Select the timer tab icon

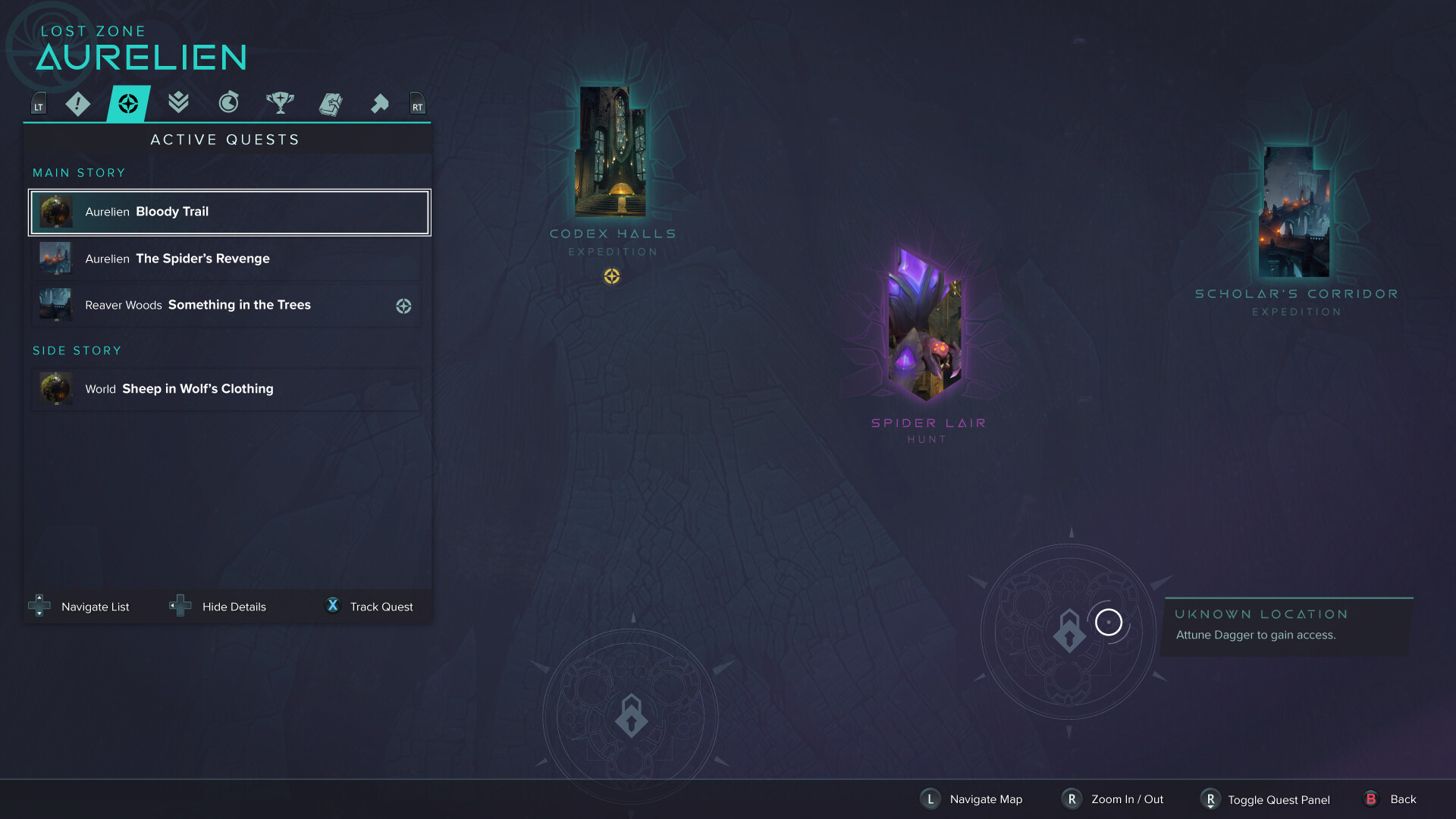229,104
